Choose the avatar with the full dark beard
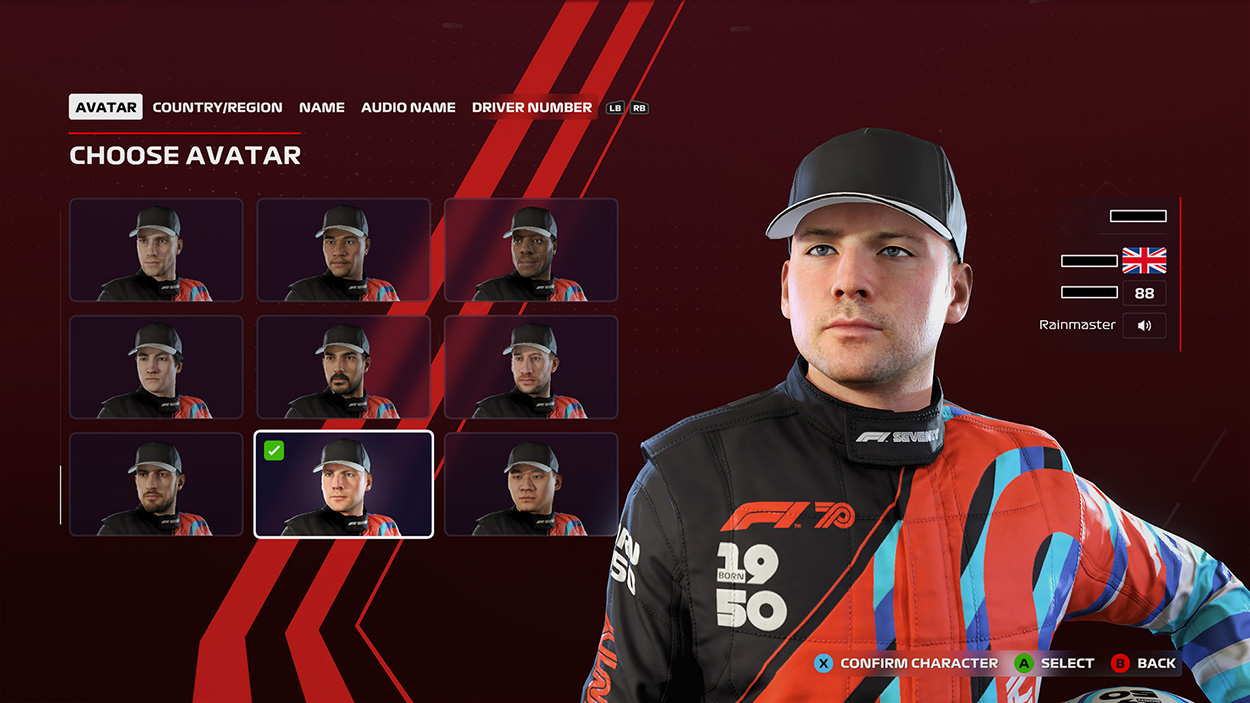Viewport: 1250px width, 703px height. coord(343,367)
